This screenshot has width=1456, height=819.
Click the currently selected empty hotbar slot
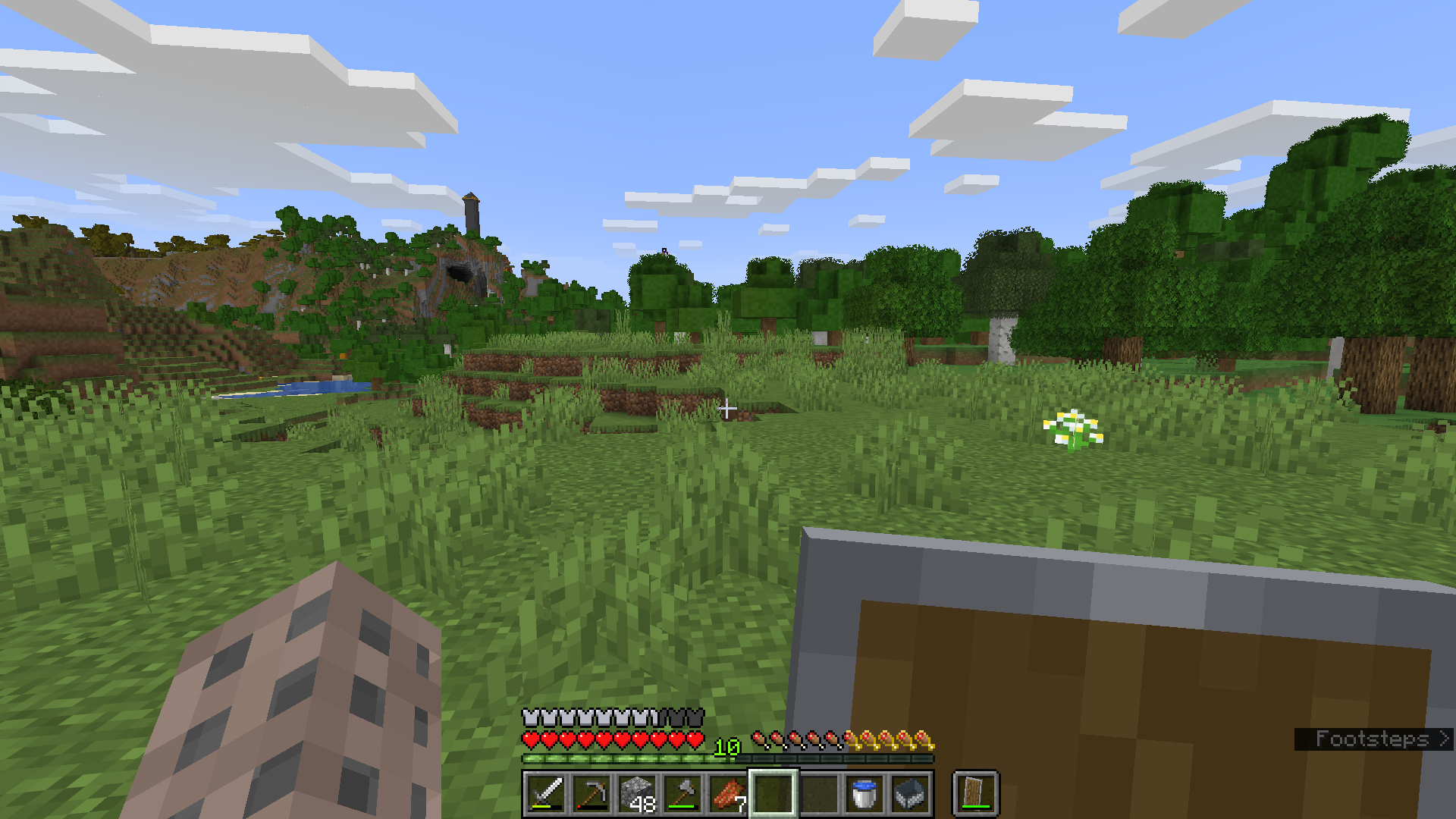tap(773, 793)
